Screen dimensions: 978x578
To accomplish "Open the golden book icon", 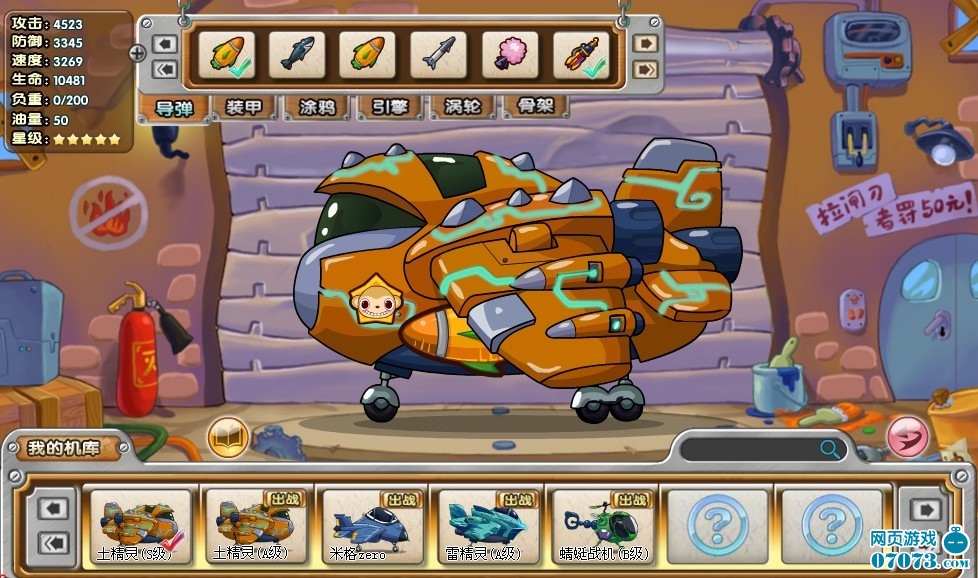I will (228, 437).
